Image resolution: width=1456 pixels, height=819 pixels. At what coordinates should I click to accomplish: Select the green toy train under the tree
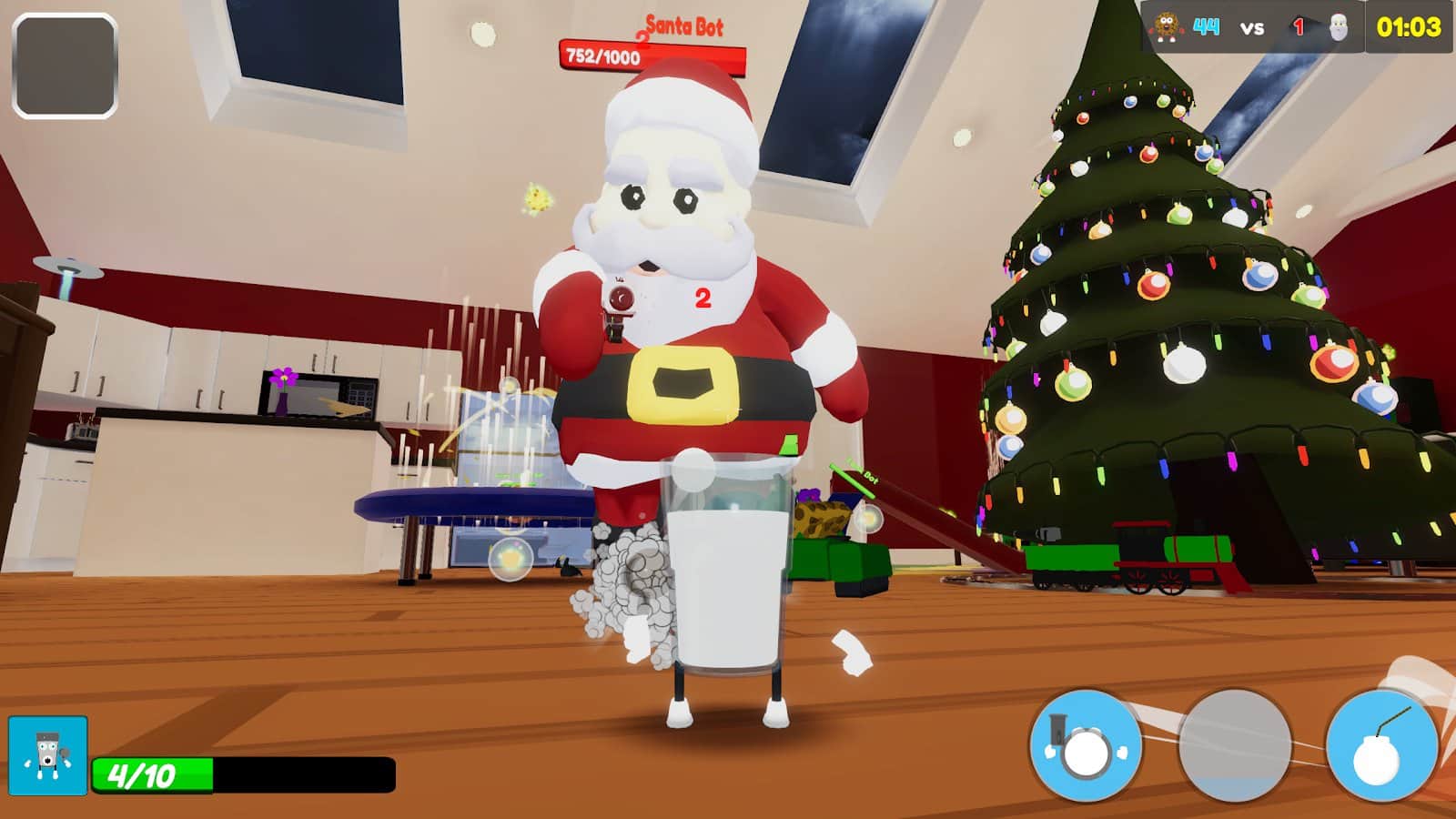pyautogui.click(x=1137, y=560)
